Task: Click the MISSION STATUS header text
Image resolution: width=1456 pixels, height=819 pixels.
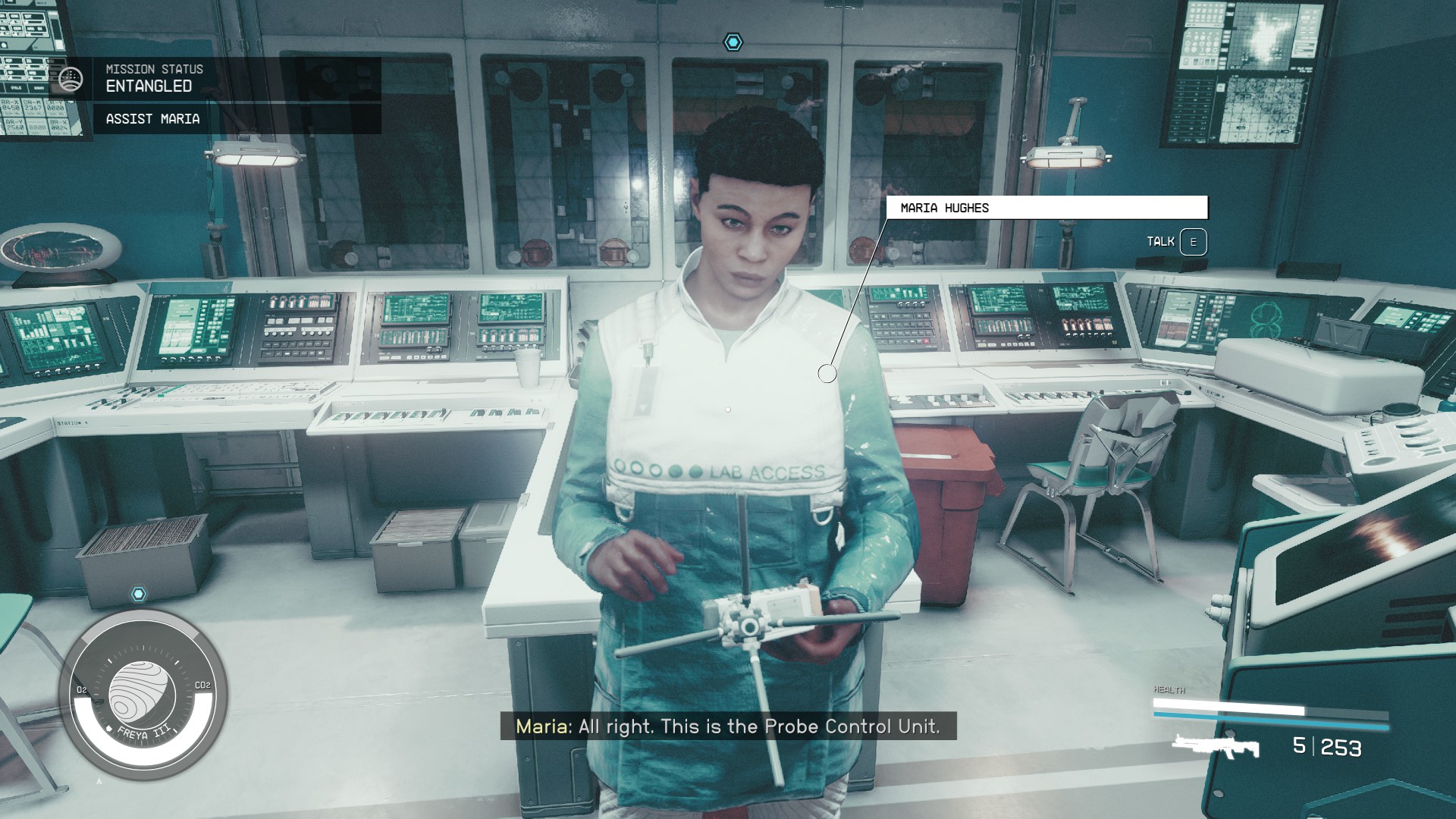Action: click(x=153, y=68)
